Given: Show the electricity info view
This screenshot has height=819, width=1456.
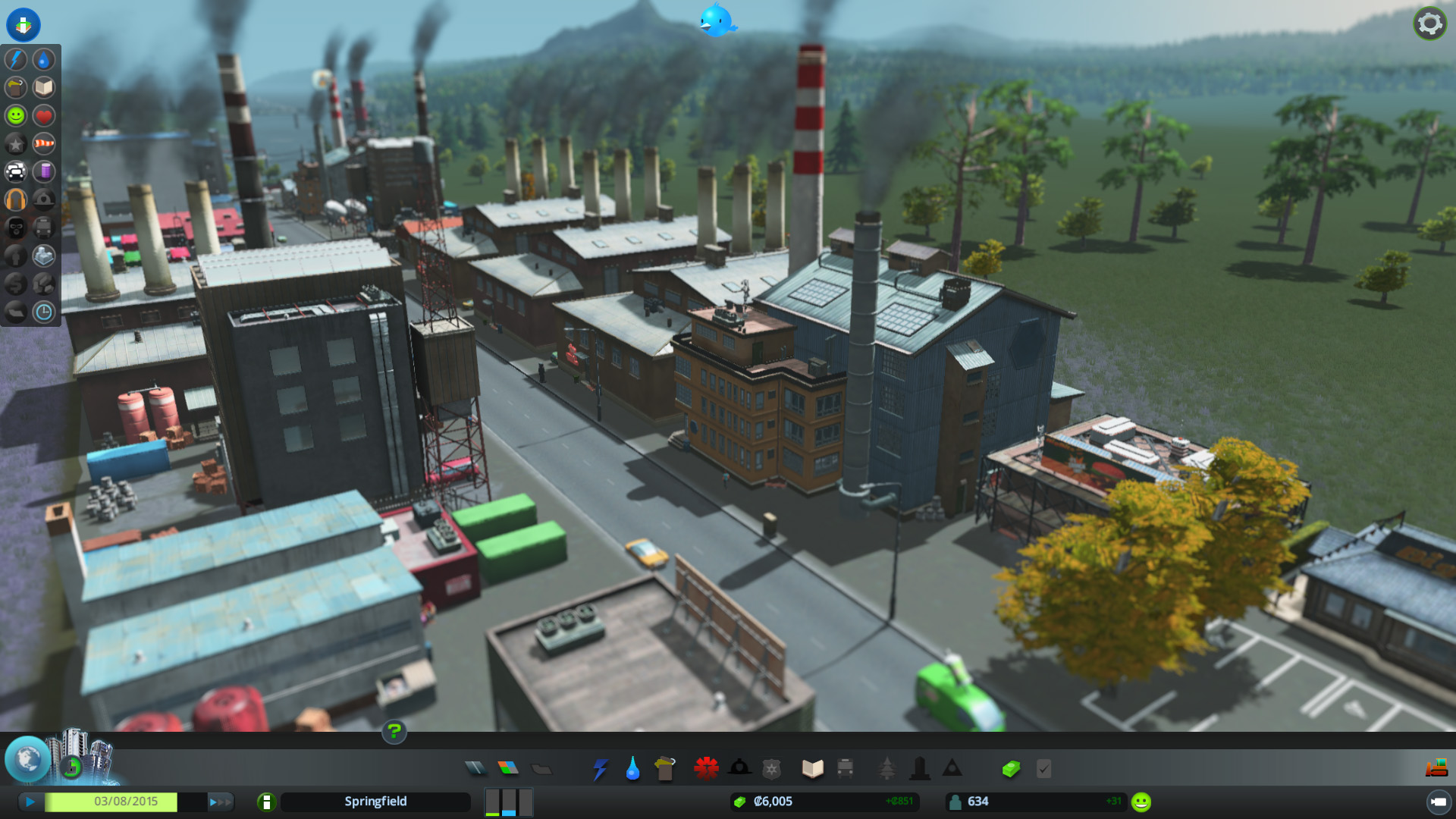Looking at the screenshot, I should (16, 59).
